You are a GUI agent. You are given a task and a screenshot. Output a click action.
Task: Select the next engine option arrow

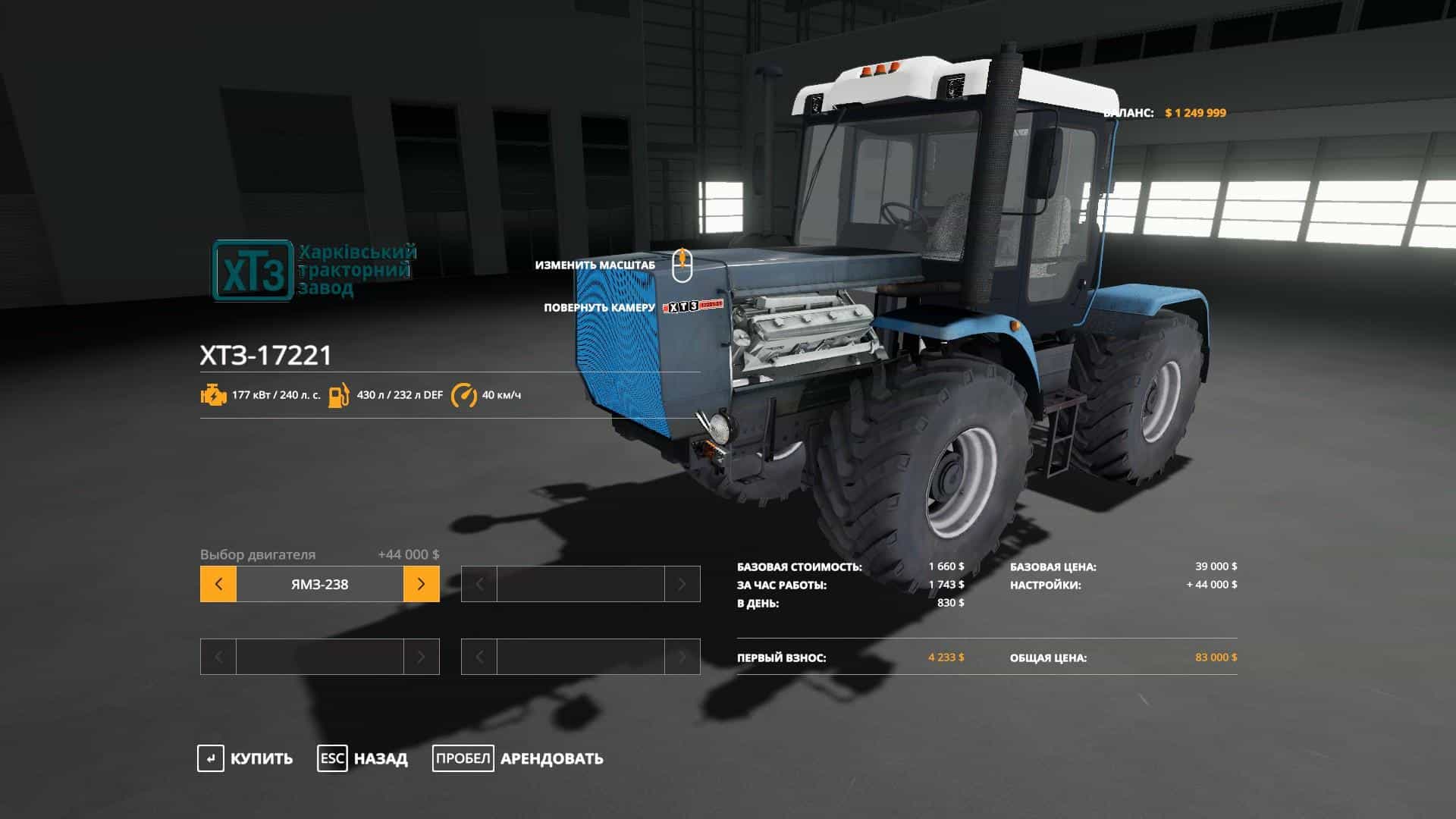[421, 584]
